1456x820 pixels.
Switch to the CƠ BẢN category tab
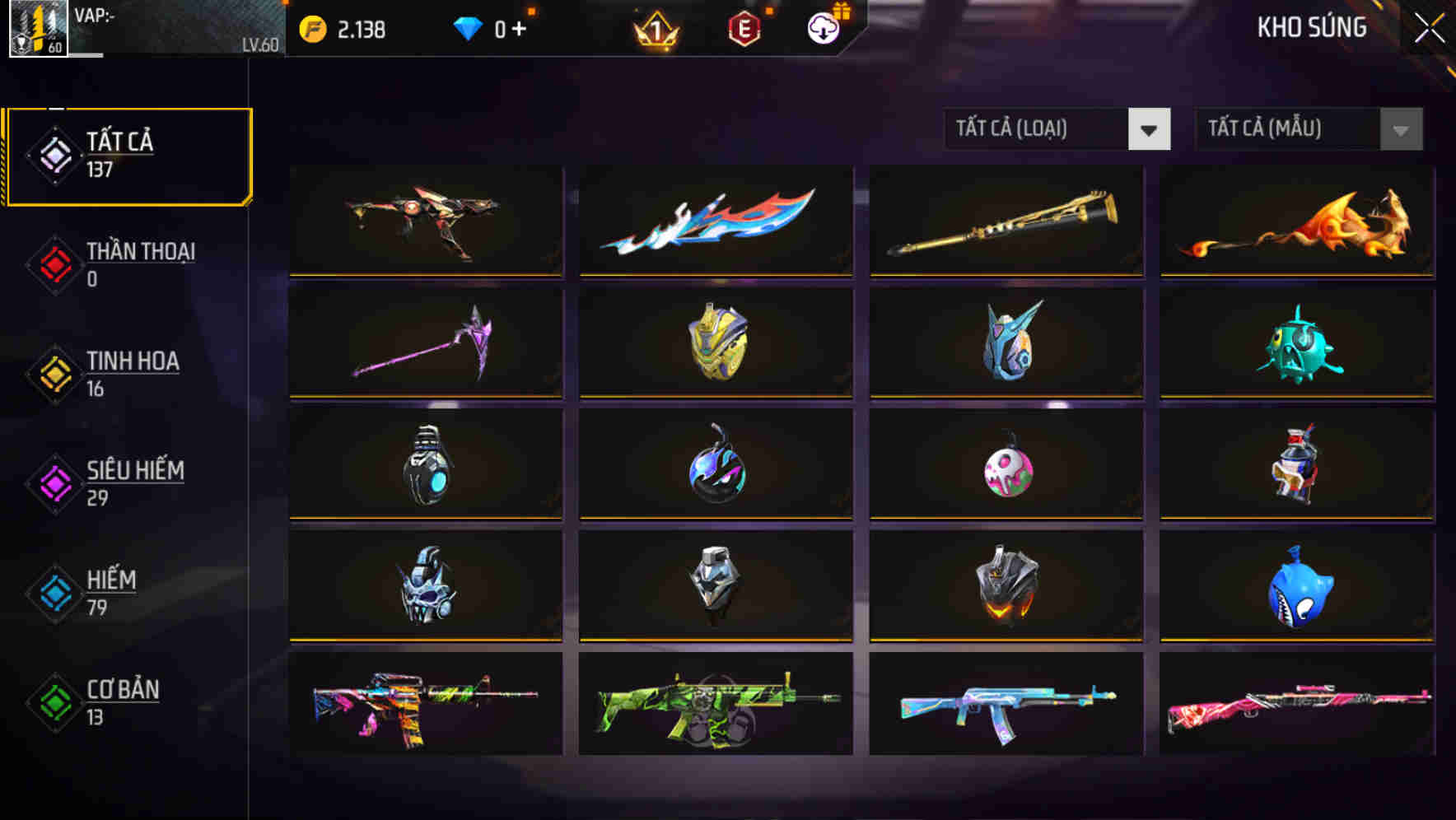click(121, 701)
